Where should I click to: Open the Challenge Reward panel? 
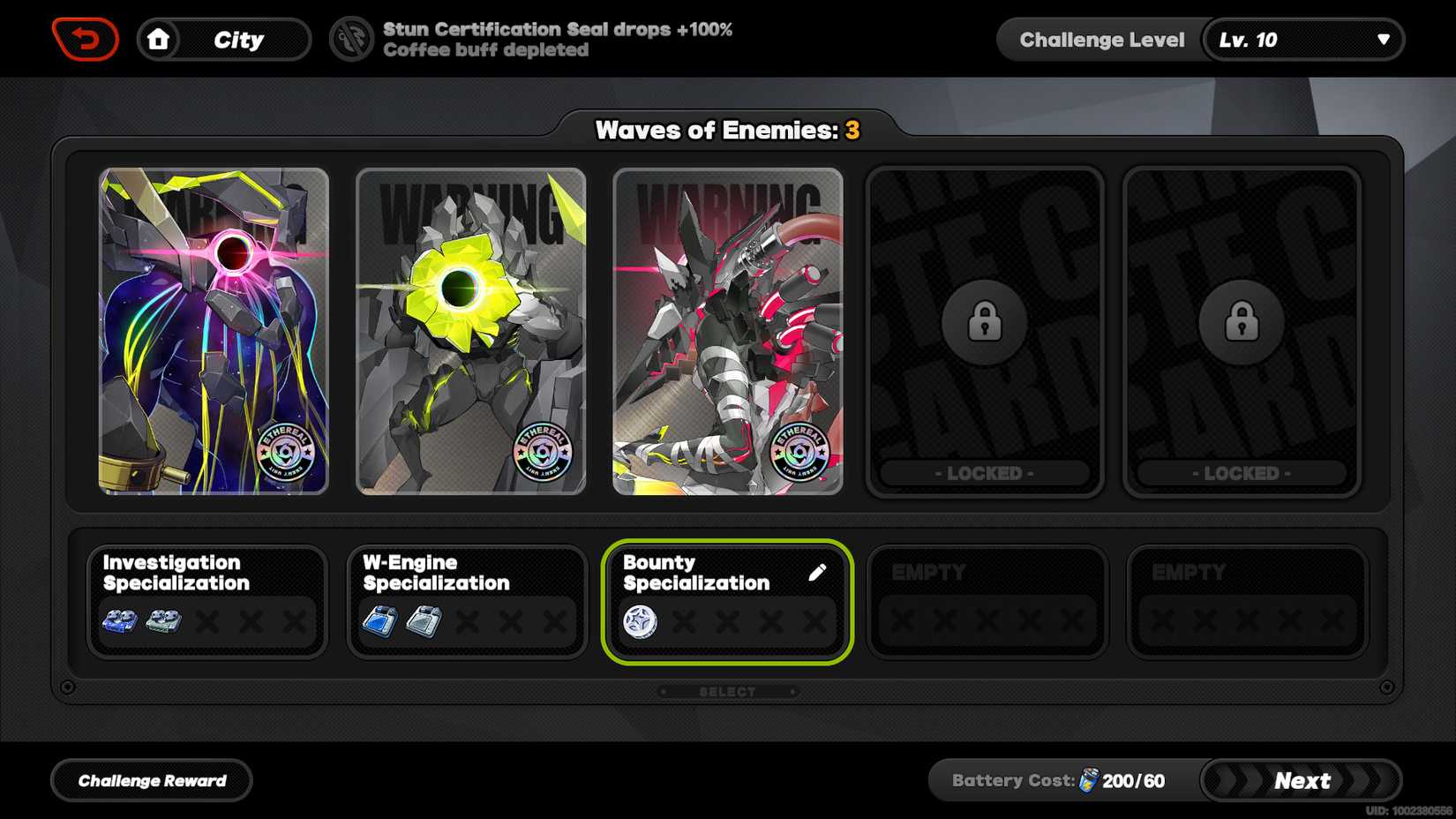[x=151, y=780]
